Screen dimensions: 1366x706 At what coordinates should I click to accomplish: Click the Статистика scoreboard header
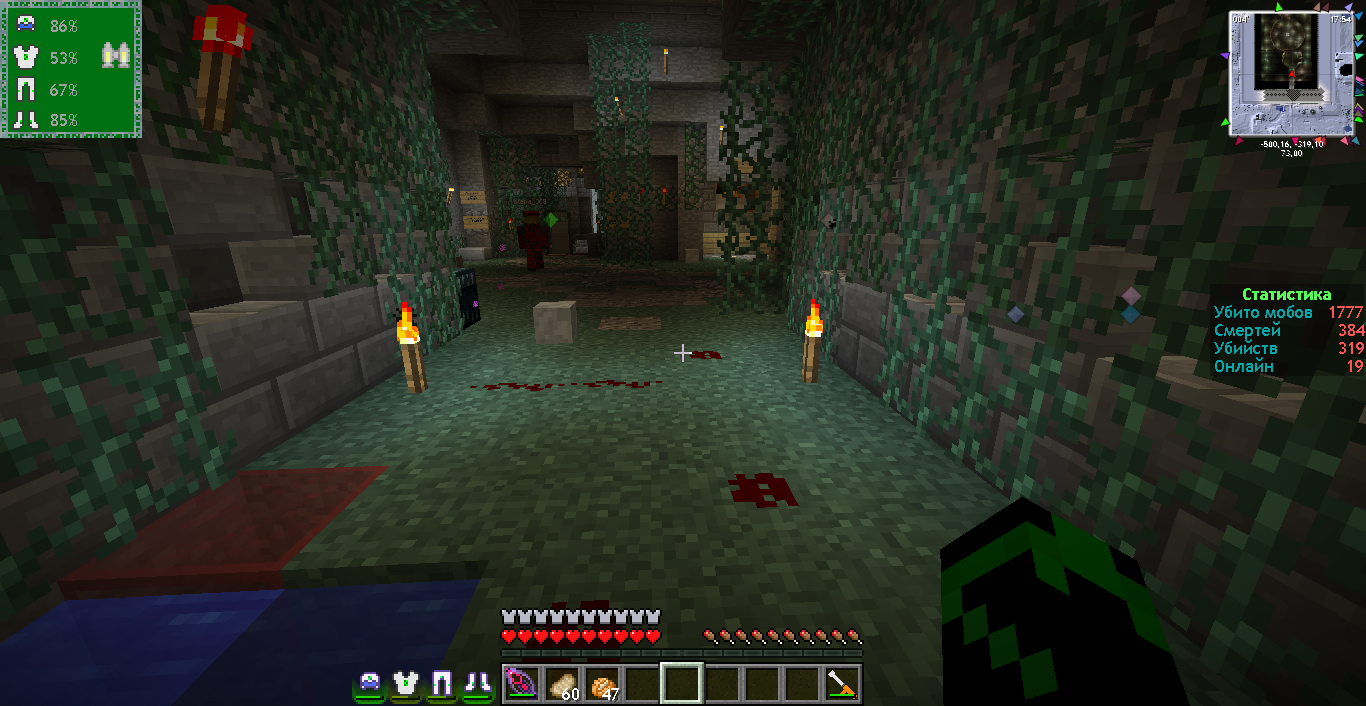click(1286, 295)
